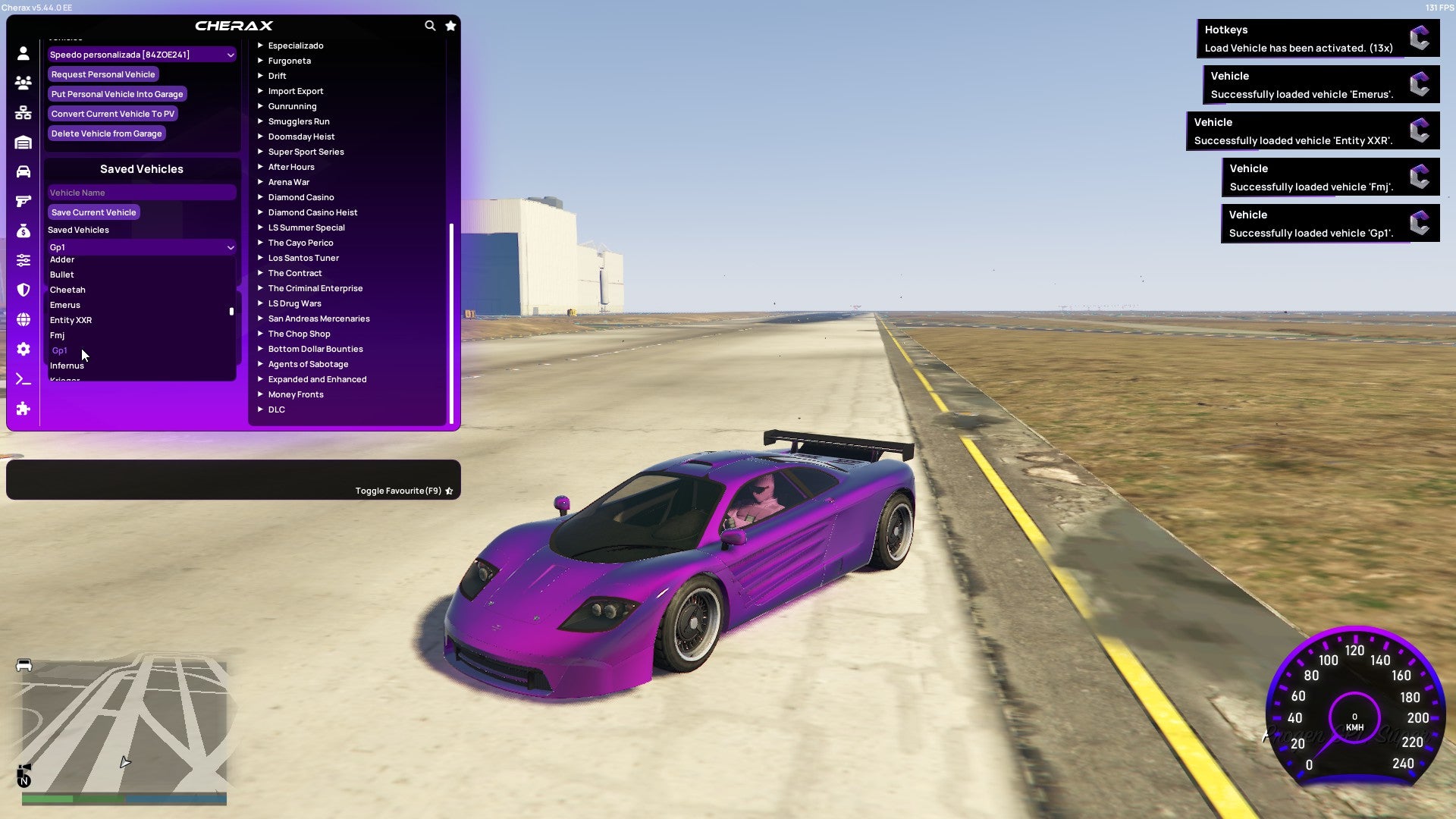
Task: Click the Save Current Vehicle button
Action: tap(93, 212)
